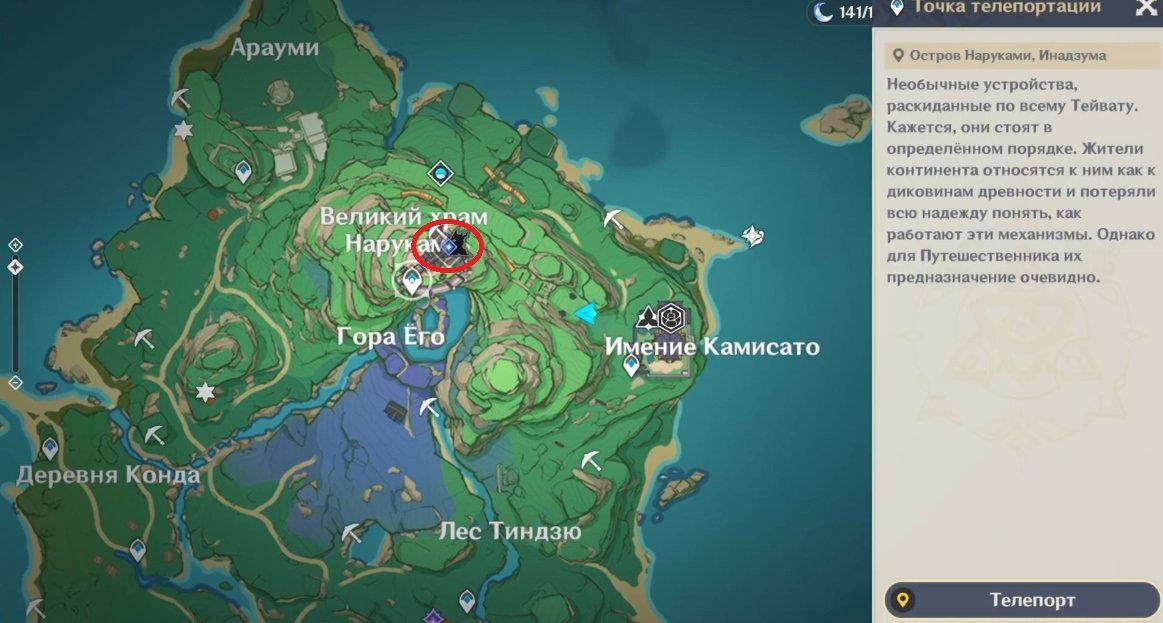1163x623 pixels.
Task: Close the teleport point info panel
Action: 1146,8
